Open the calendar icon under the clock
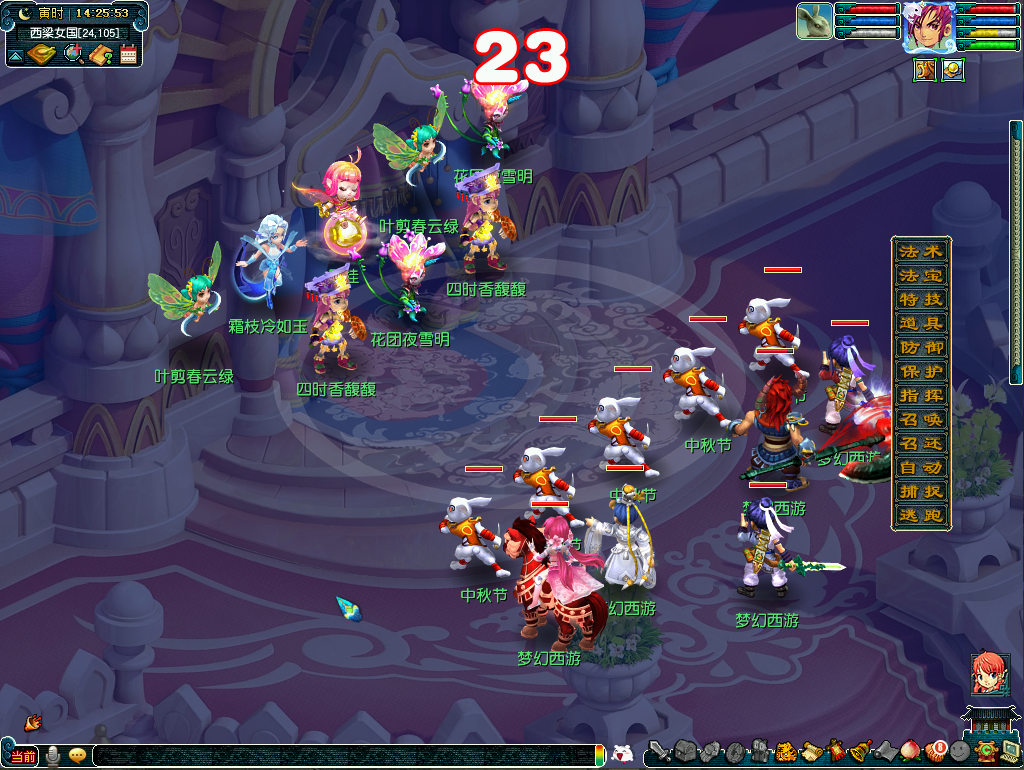 point(128,55)
